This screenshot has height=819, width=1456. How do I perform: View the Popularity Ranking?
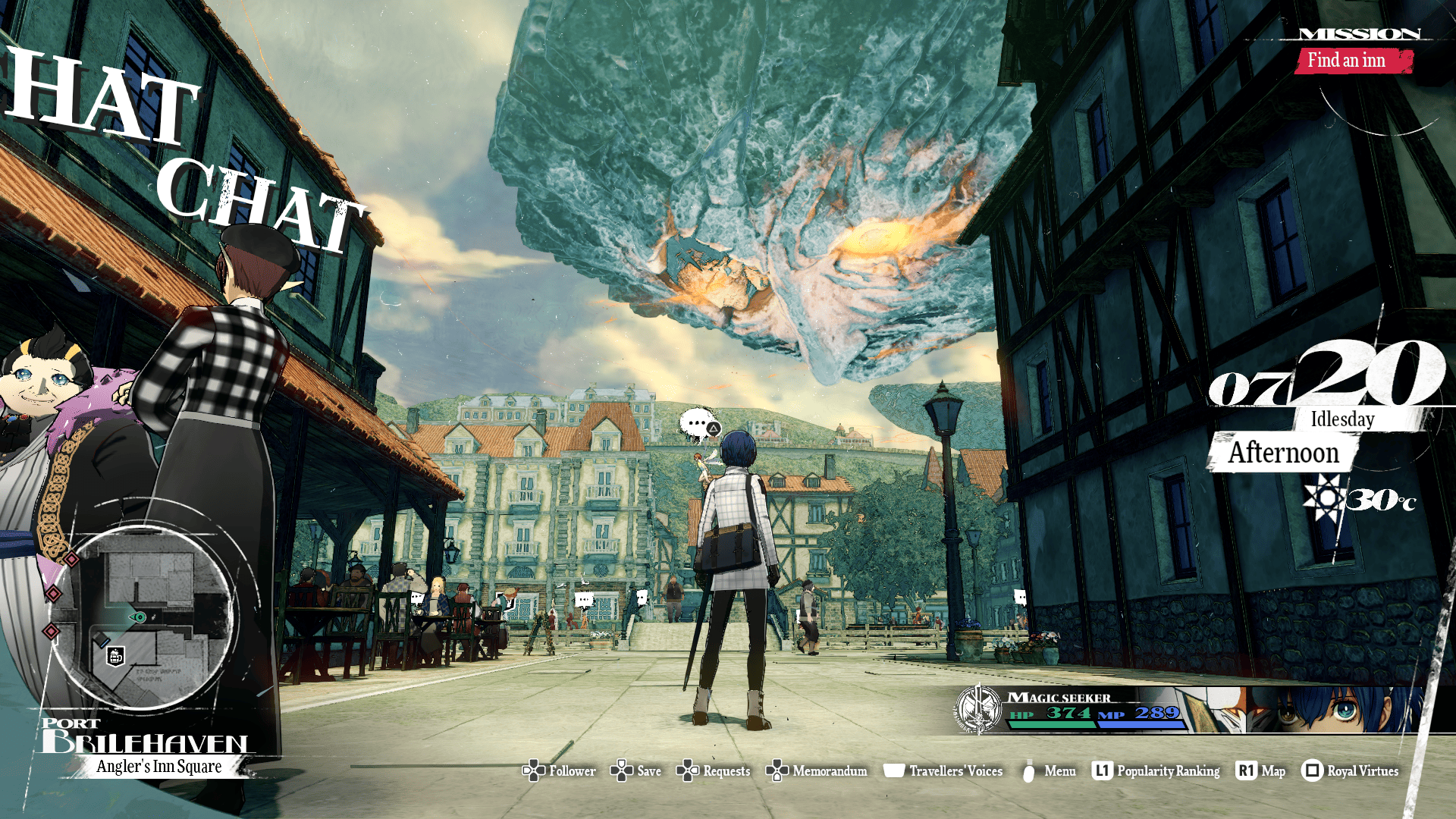coord(1156,771)
